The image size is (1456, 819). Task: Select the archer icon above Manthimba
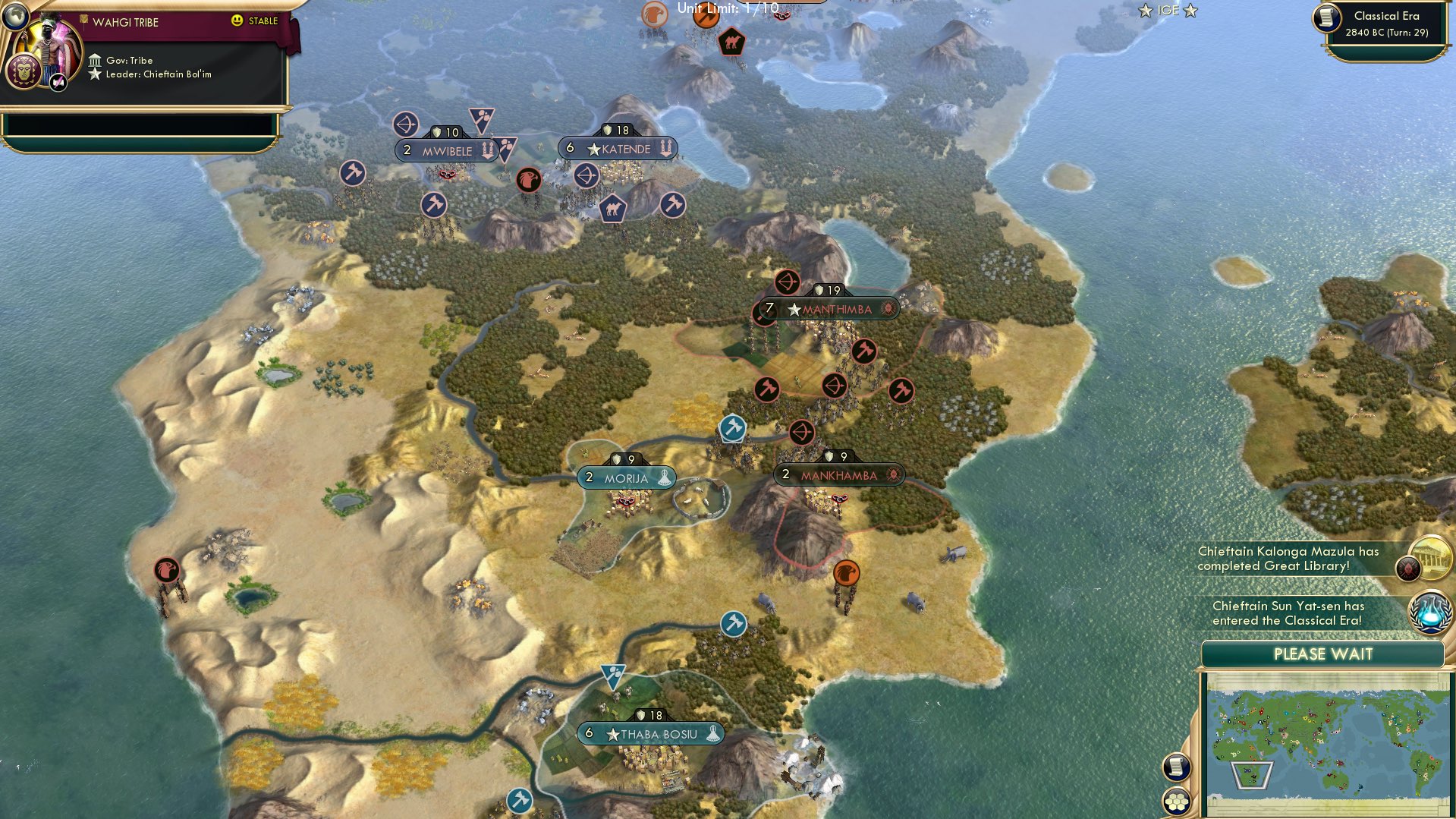click(x=788, y=282)
